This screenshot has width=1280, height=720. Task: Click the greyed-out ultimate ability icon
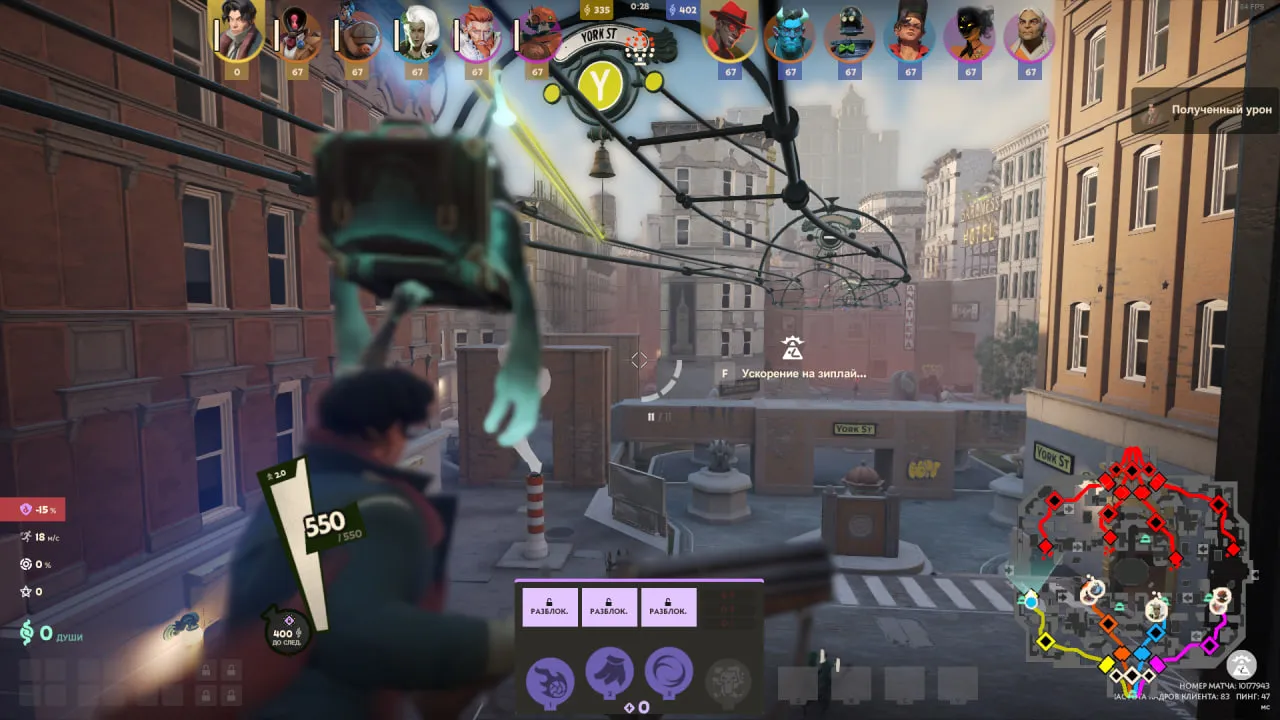click(x=728, y=680)
